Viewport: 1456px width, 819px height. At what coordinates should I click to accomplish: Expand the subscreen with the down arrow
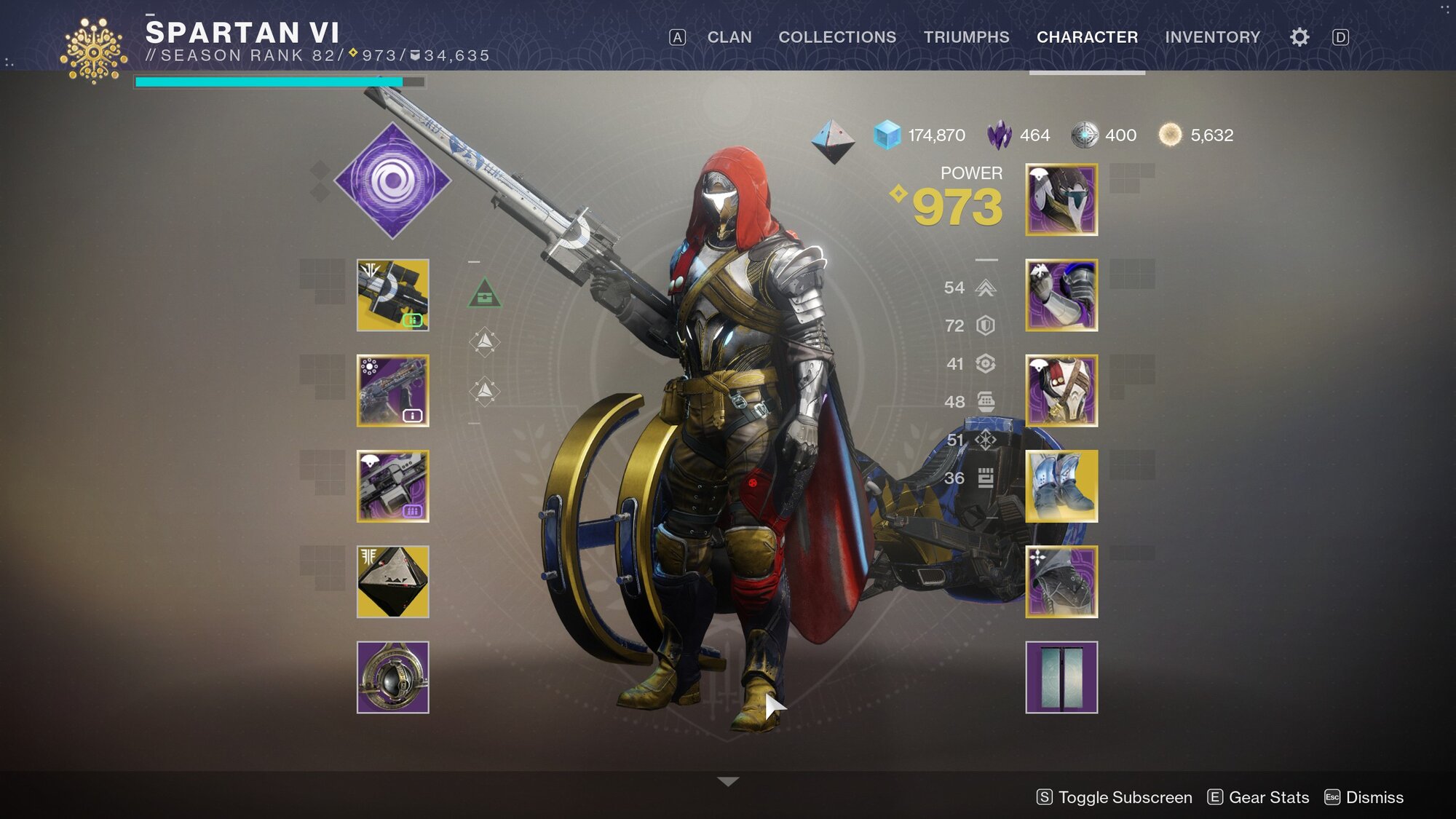pos(727,781)
